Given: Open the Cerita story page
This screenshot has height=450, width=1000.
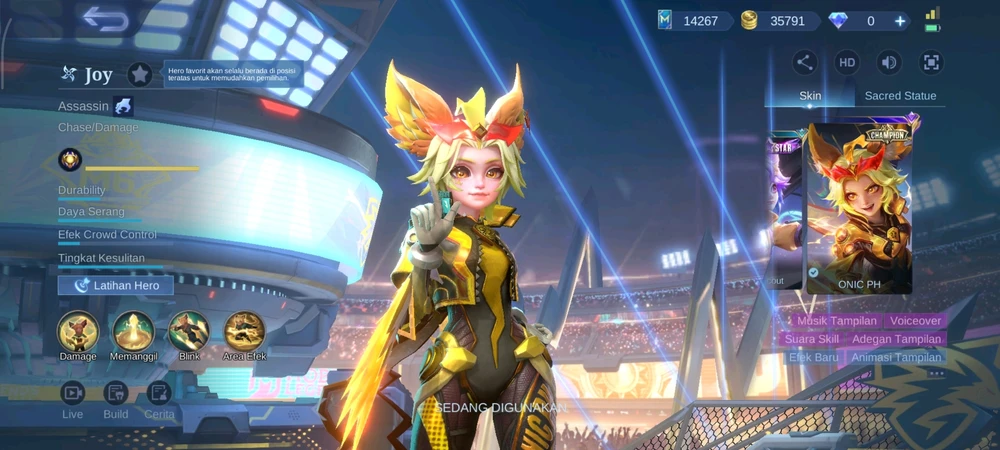Looking at the screenshot, I should pyautogui.click(x=159, y=393).
